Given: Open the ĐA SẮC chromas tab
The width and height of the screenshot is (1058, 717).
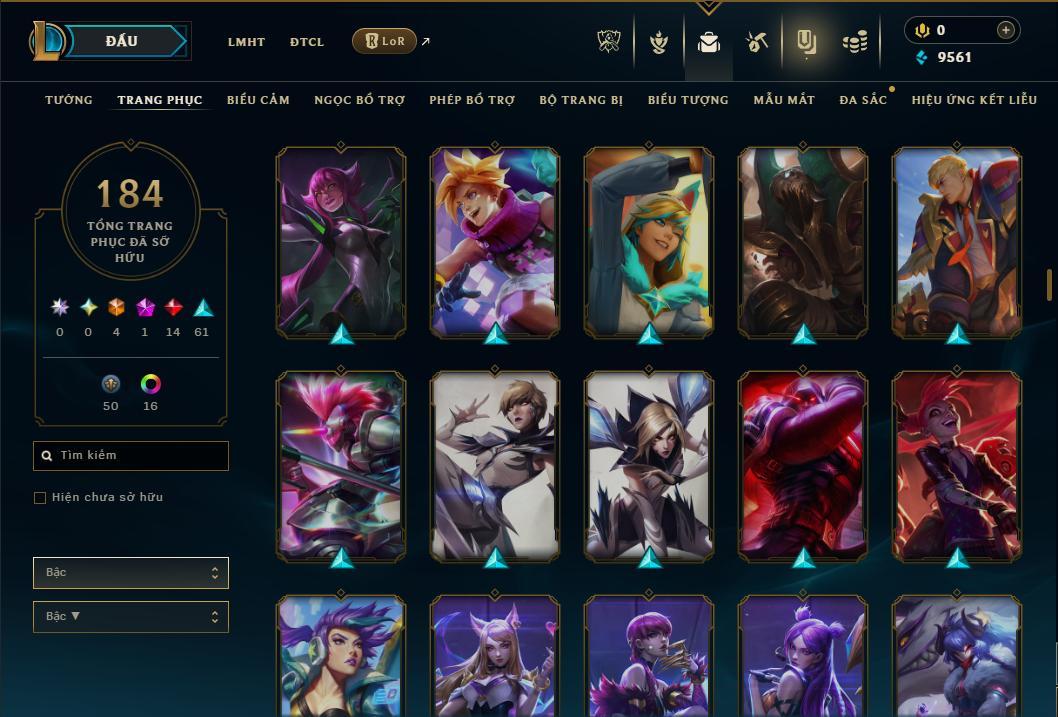Looking at the screenshot, I should click(863, 100).
